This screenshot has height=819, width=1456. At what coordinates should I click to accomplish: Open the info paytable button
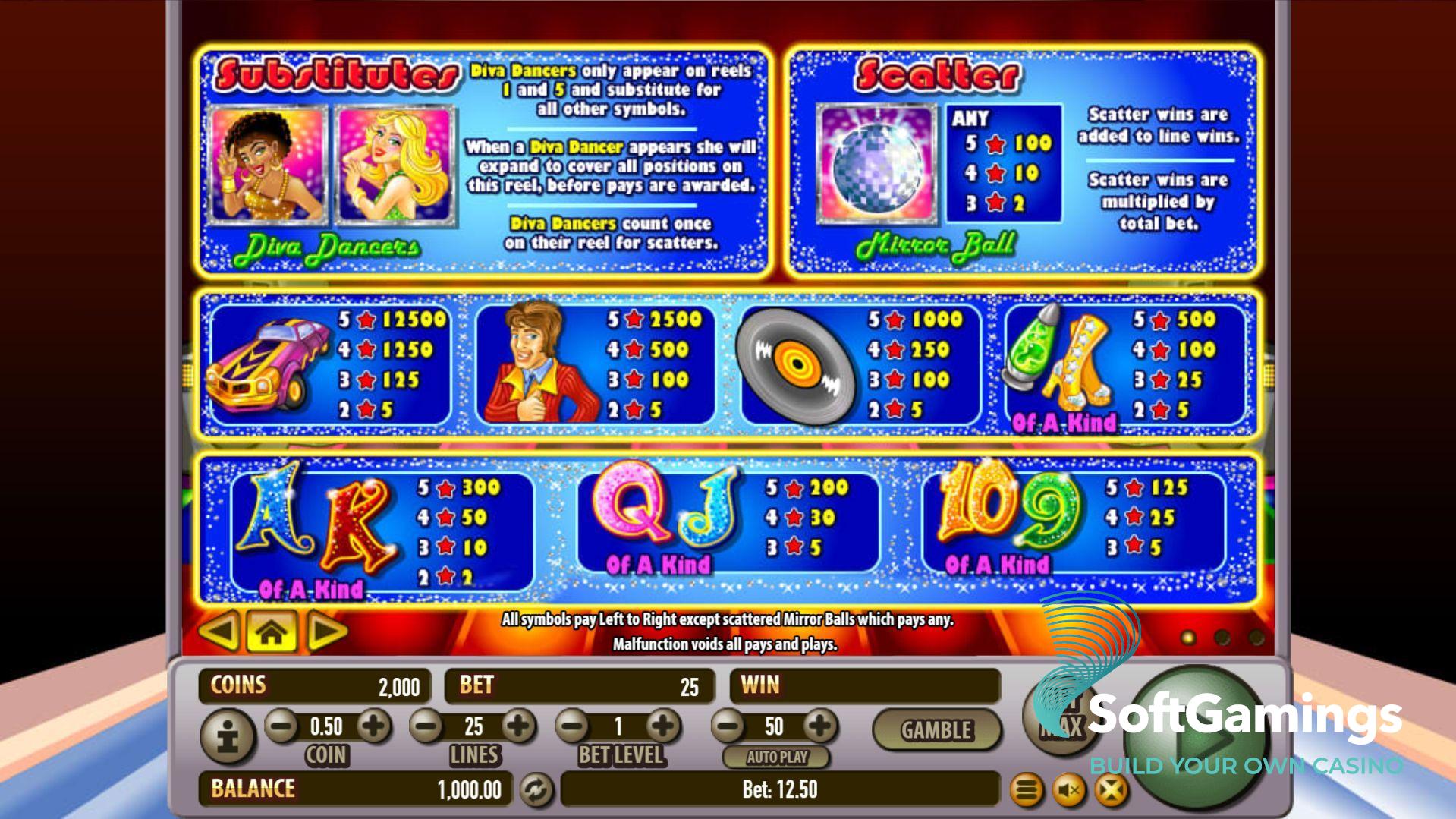point(227,735)
